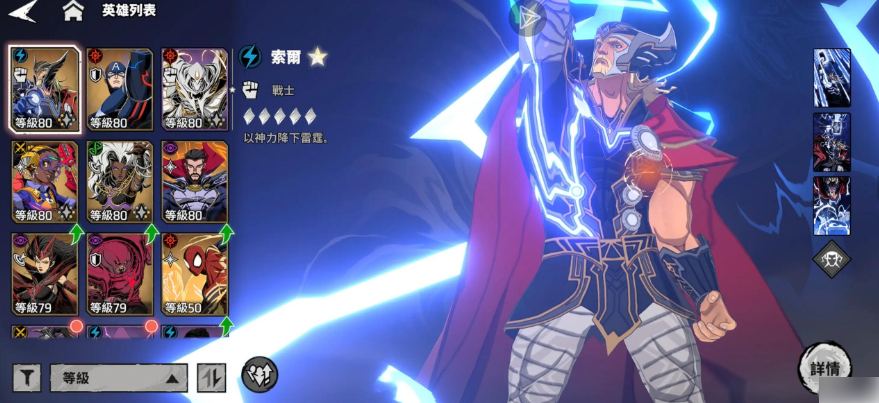This screenshot has height=403, width=879.
Task: Return to the home screen
Action: [72, 12]
